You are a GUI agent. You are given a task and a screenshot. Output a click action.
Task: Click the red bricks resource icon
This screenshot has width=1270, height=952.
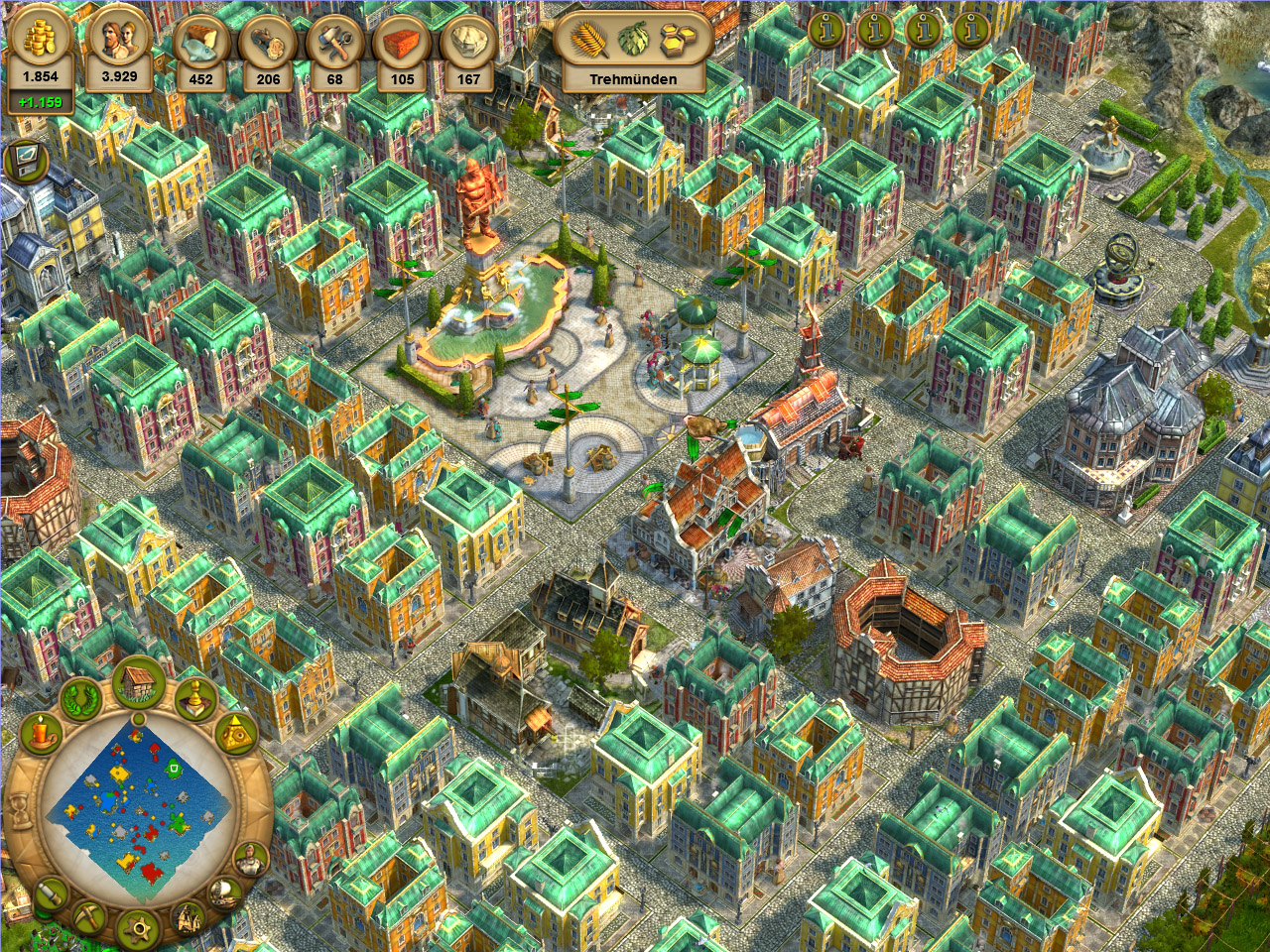coord(402,46)
